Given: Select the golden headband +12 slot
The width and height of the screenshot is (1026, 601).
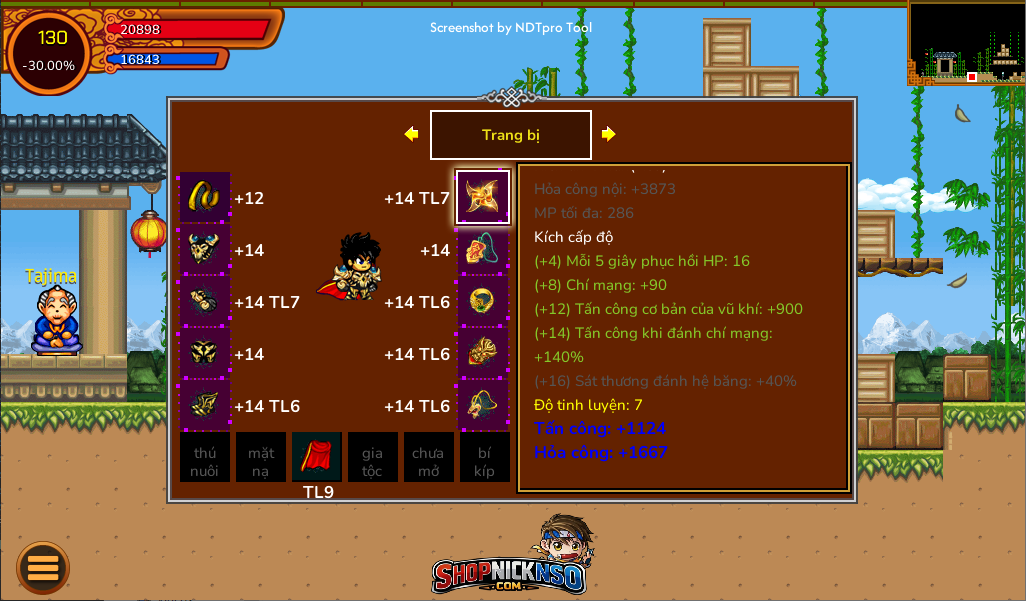Looking at the screenshot, I should click(x=205, y=197).
